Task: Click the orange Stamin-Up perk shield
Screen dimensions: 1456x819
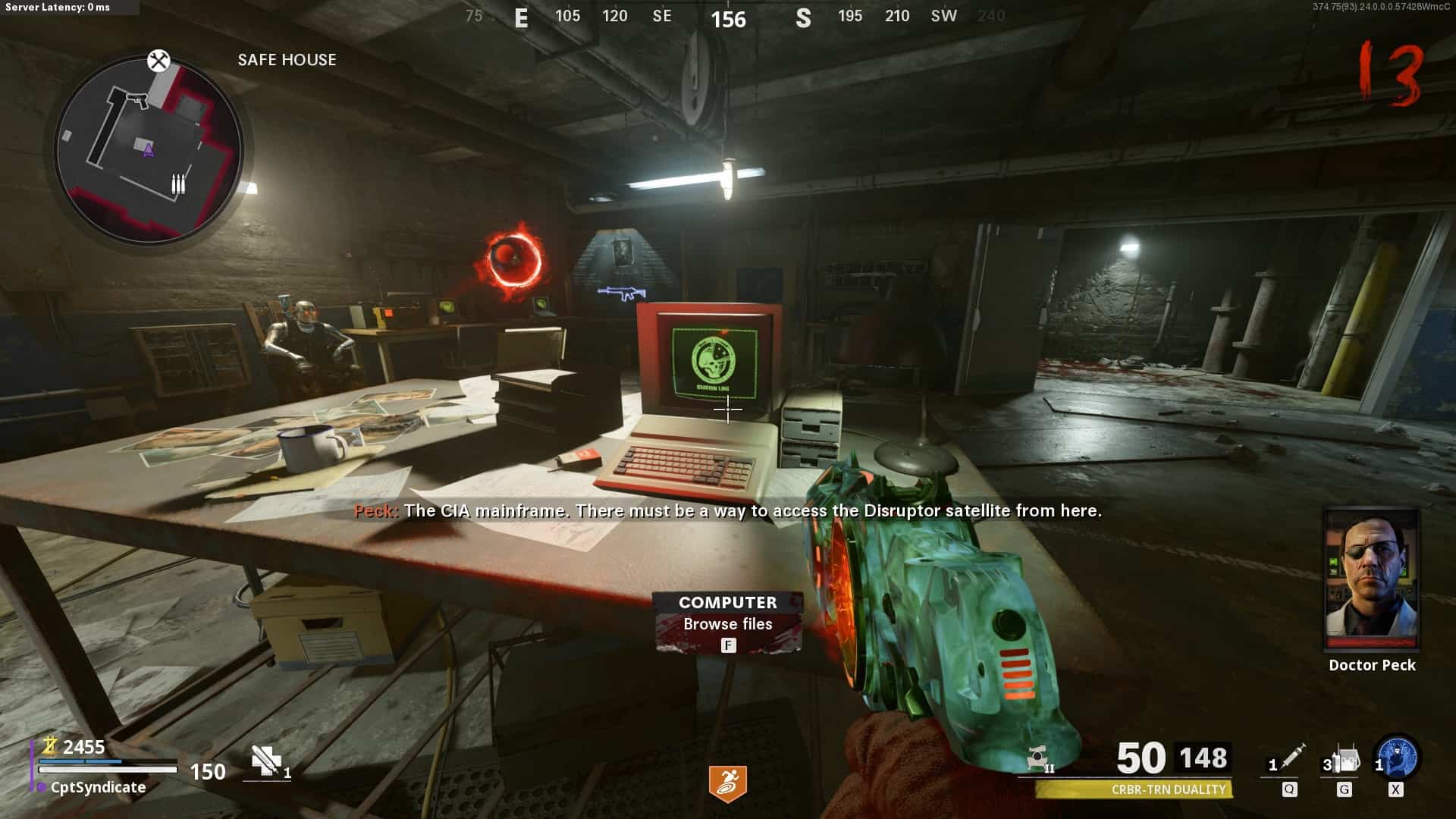Action: tap(727, 783)
